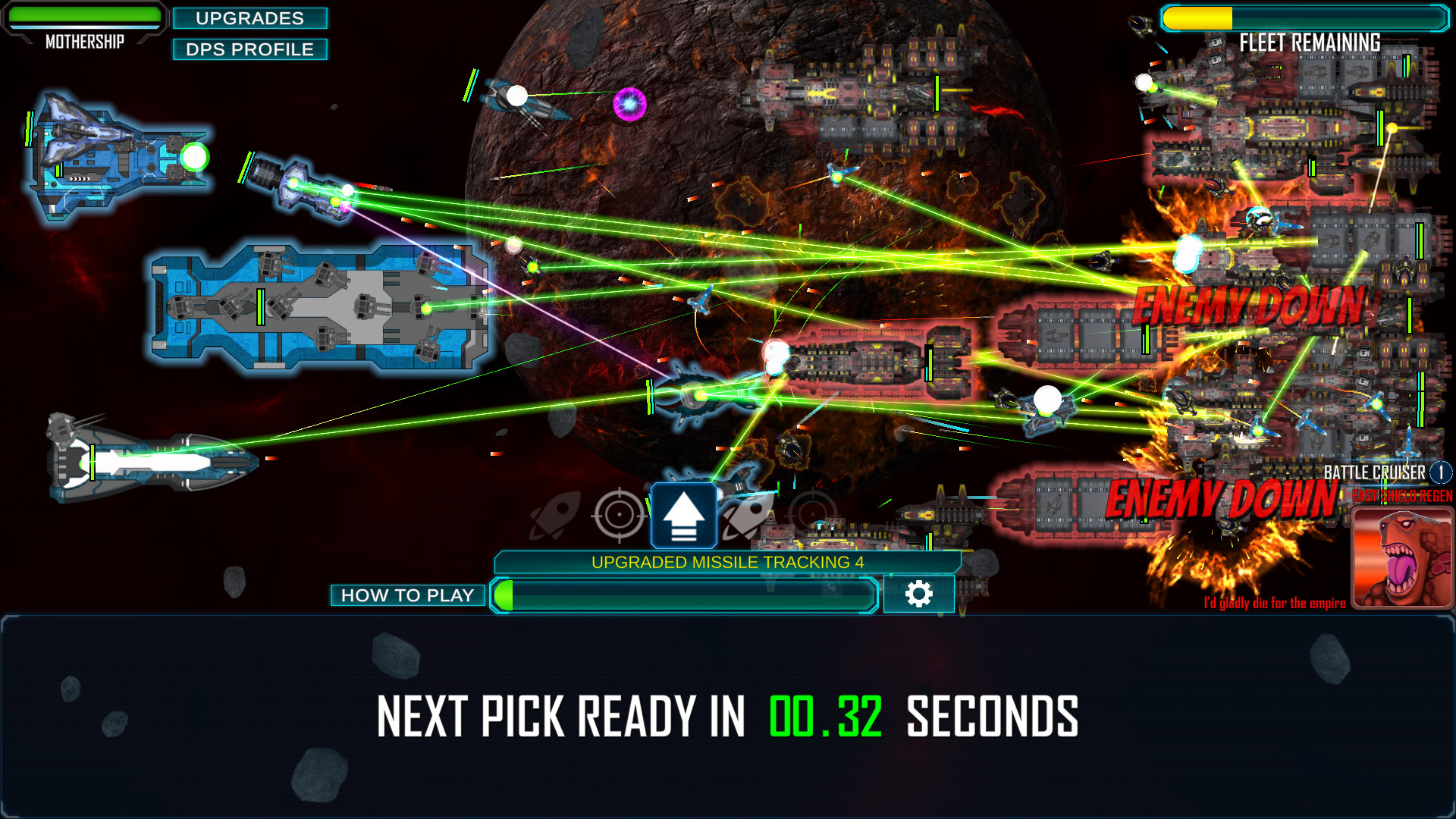Click the highlighted upgrade arrow ability
The image size is (1456, 819).
pos(685,514)
